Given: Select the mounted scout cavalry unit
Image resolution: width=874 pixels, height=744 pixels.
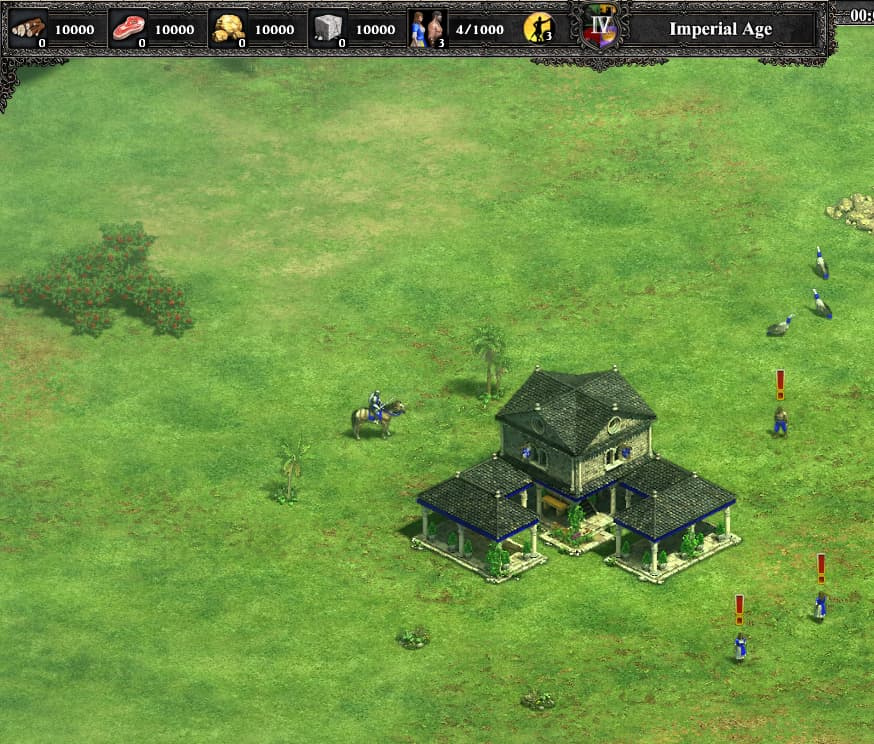Looking at the screenshot, I should click(377, 414).
